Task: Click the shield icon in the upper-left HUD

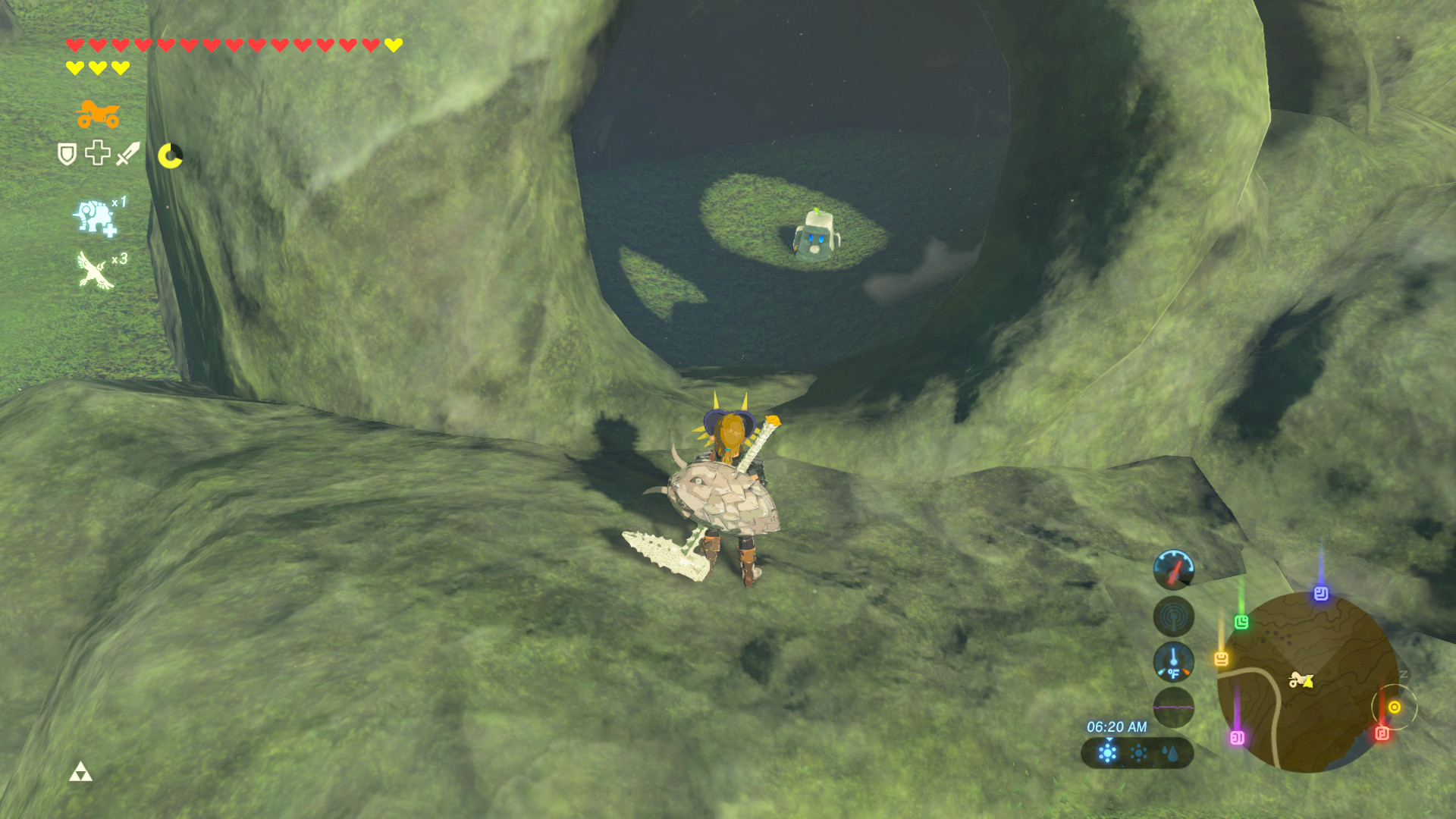Action: tap(67, 152)
